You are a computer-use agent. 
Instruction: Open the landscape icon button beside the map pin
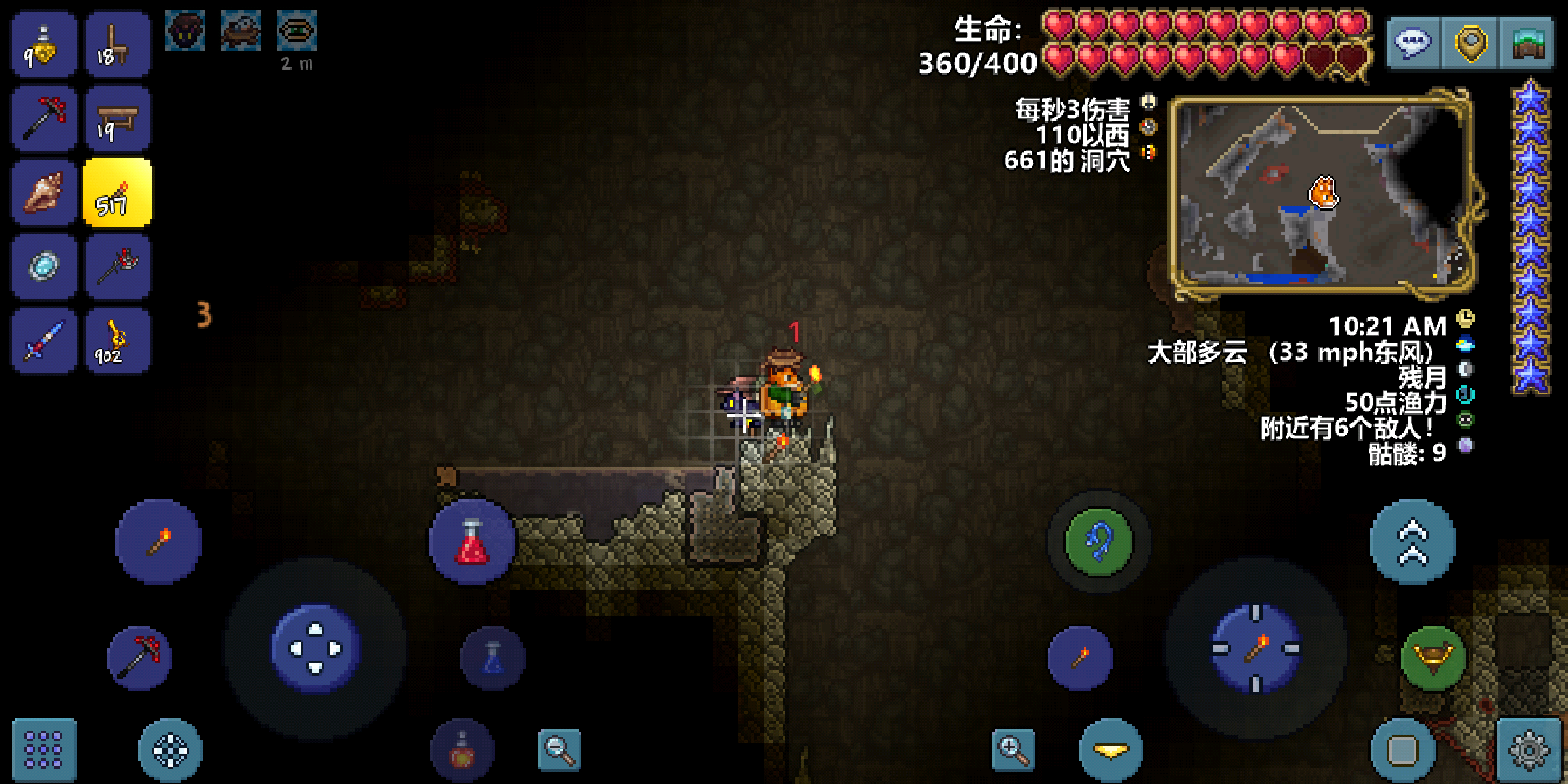coord(1527,44)
